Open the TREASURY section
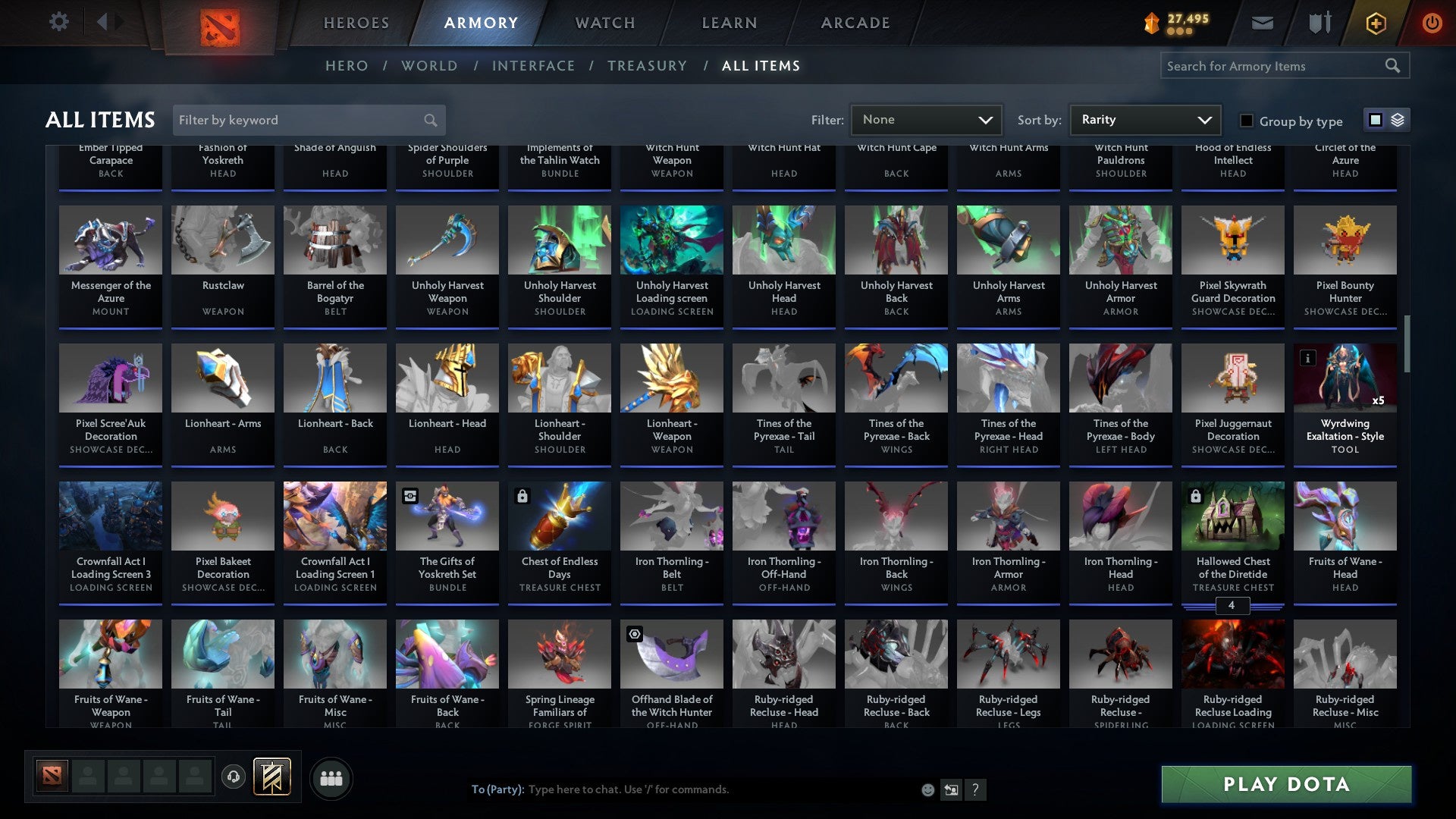The image size is (1456, 819). (x=648, y=66)
